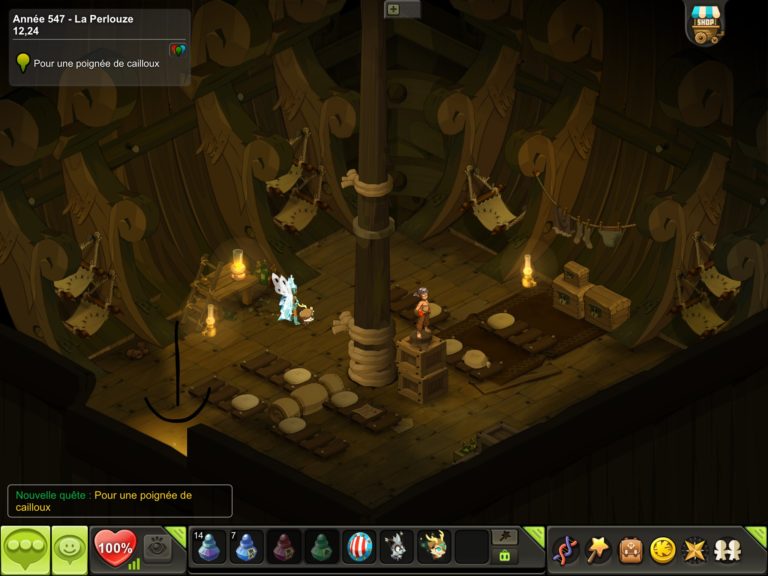The width and height of the screenshot is (768, 576).
Task: Select the blonde goggles character item slot
Action: [434, 547]
